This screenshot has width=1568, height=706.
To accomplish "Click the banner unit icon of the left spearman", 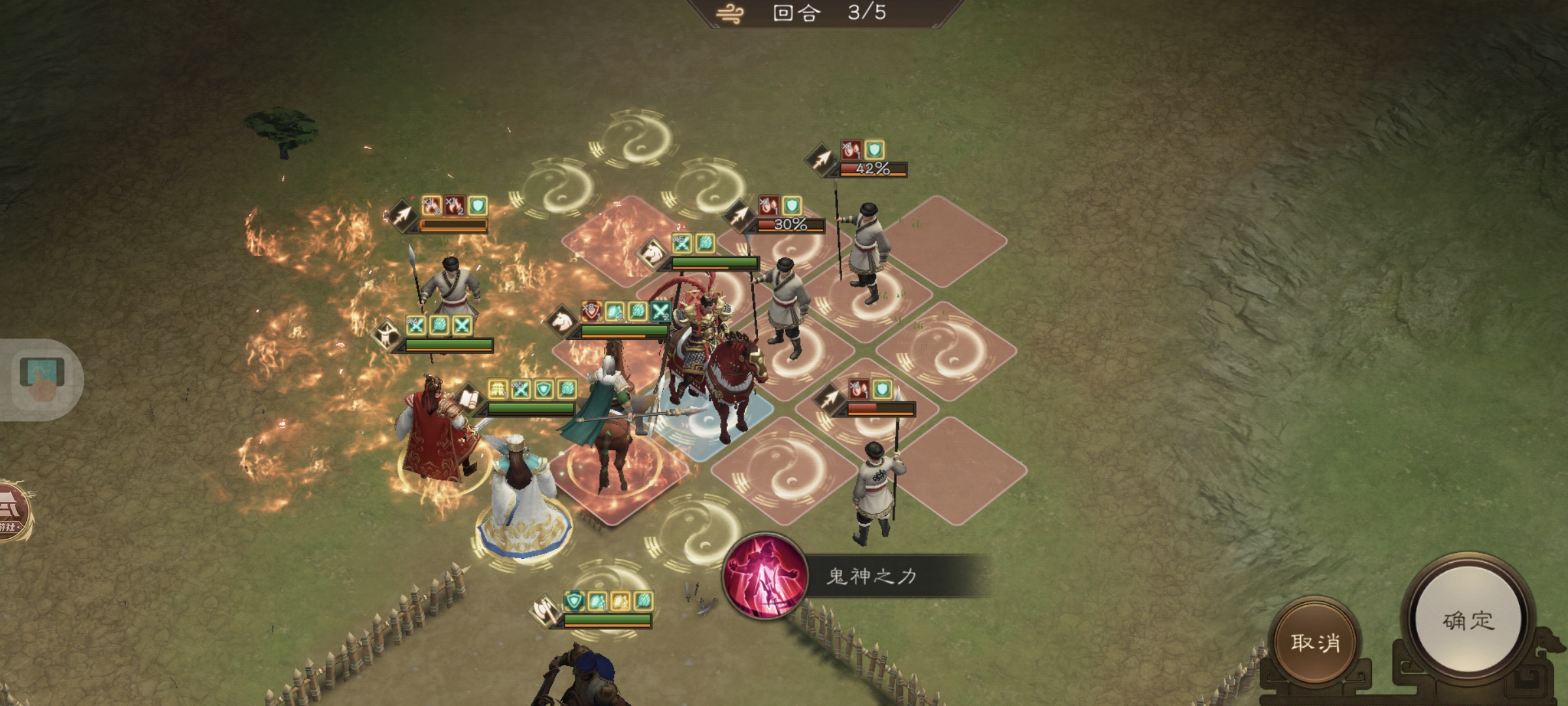I will point(387,333).
